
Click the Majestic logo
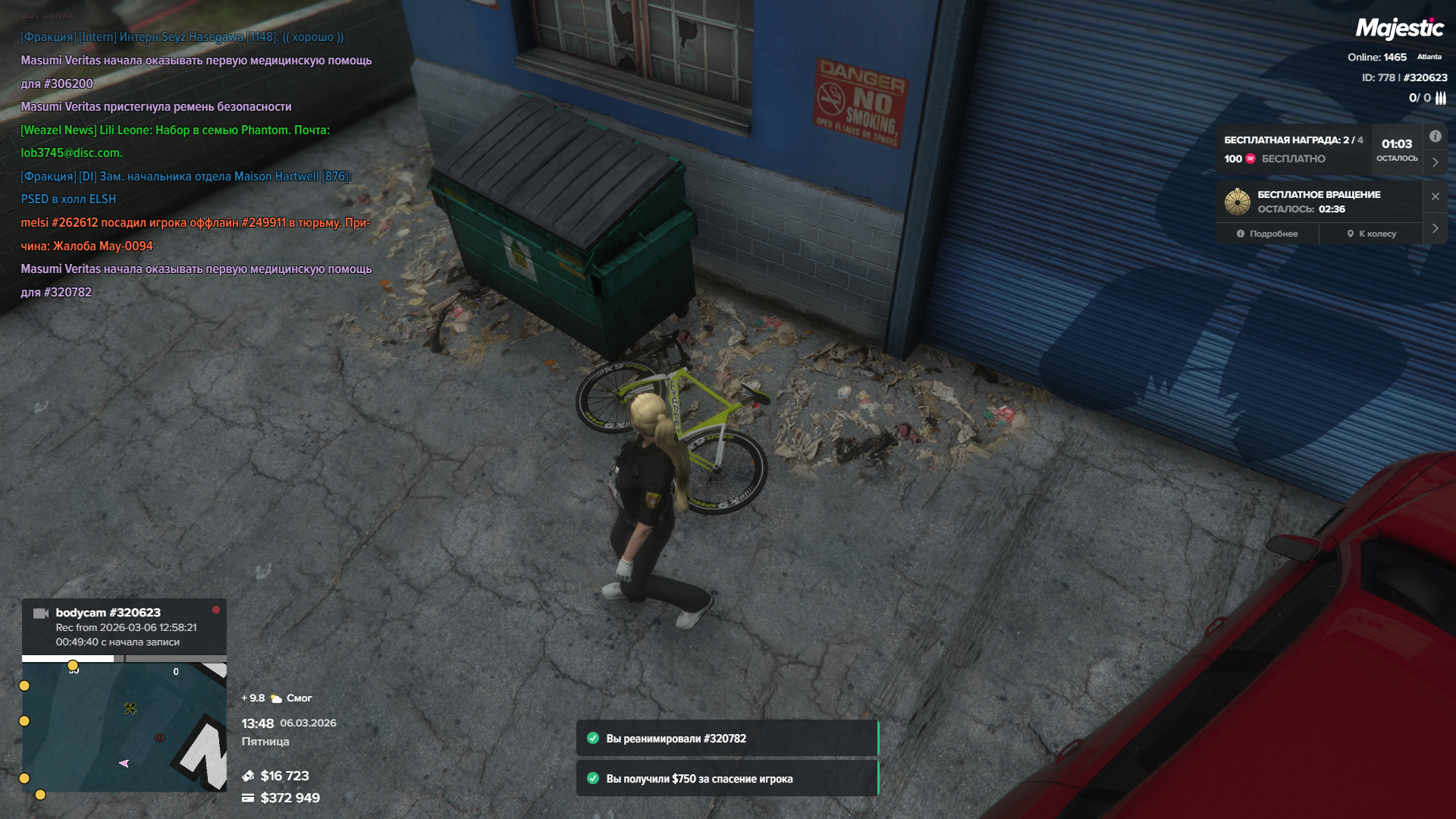click(x=1399, y=29)
